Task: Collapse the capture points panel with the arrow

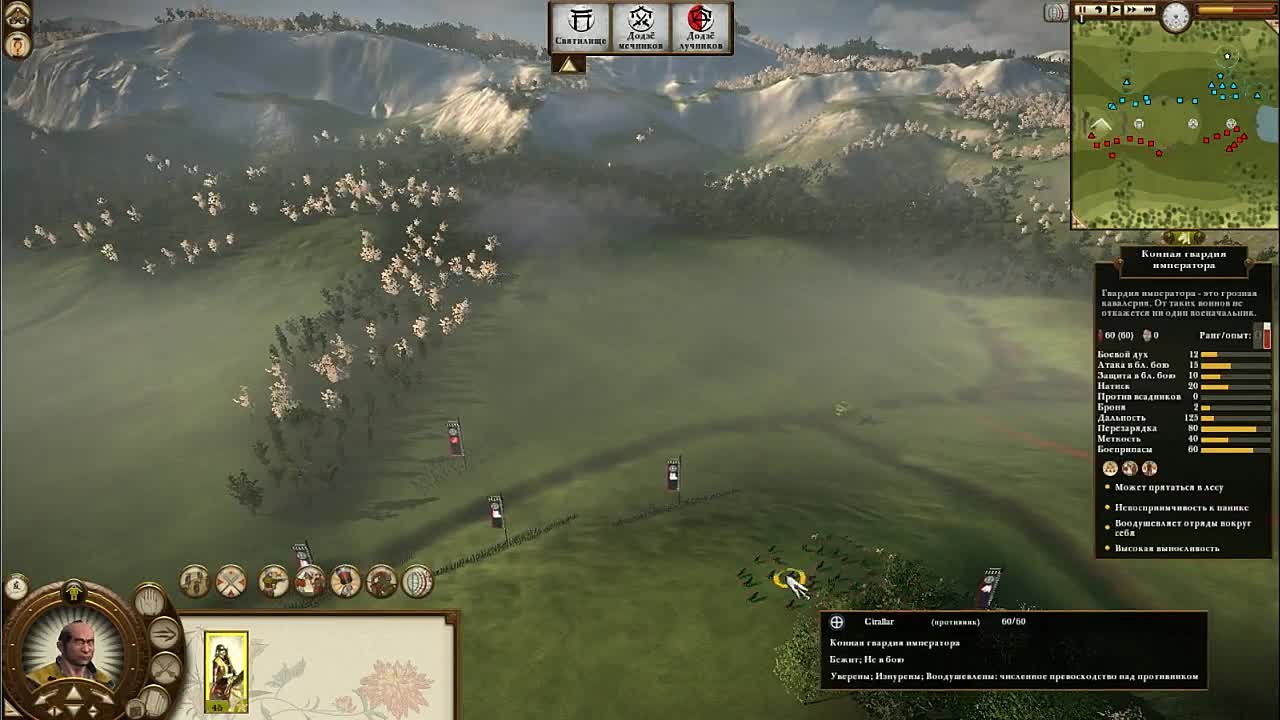Action: [568, 64]
